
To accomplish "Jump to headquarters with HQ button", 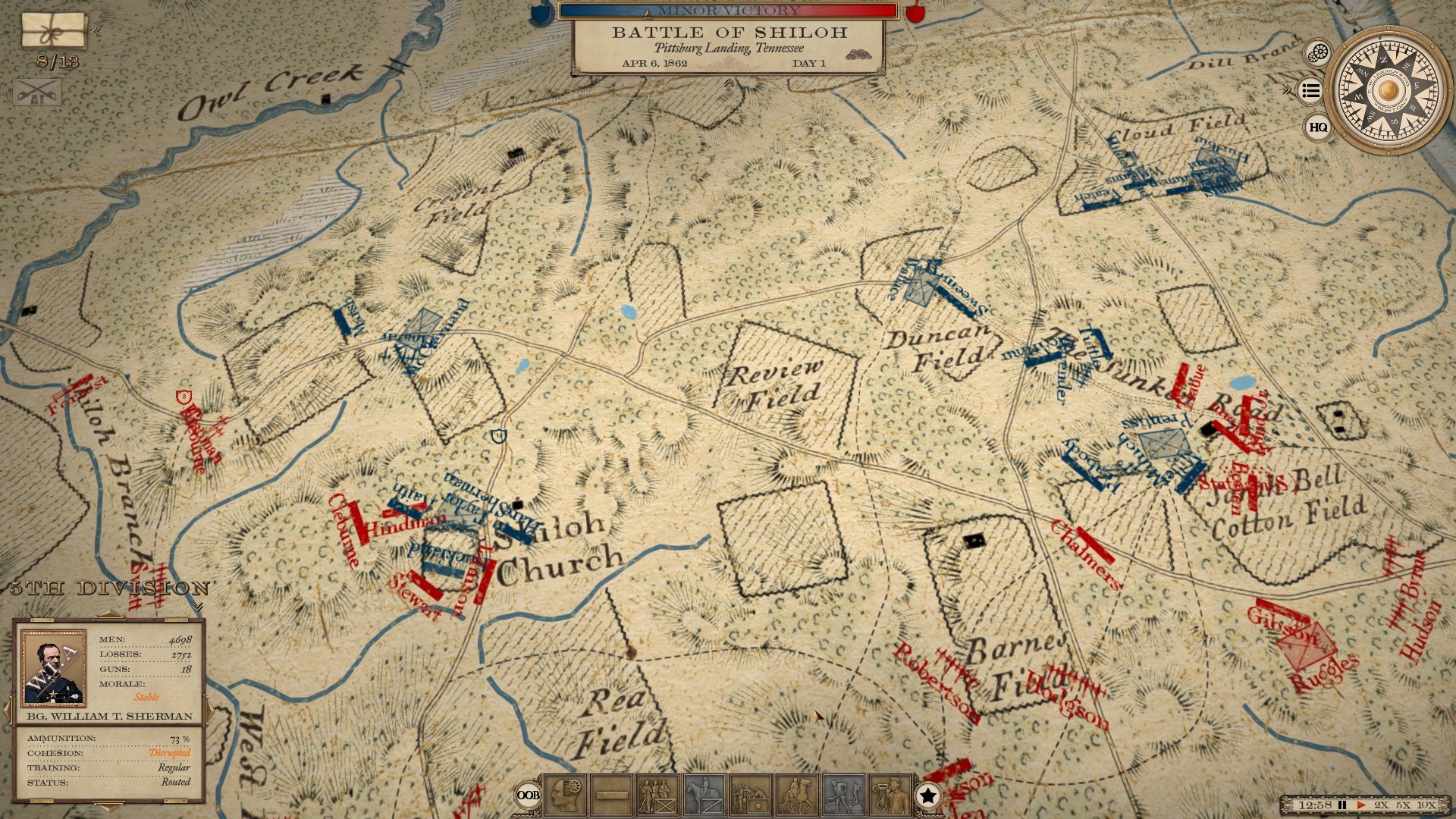I will 1319,127.
